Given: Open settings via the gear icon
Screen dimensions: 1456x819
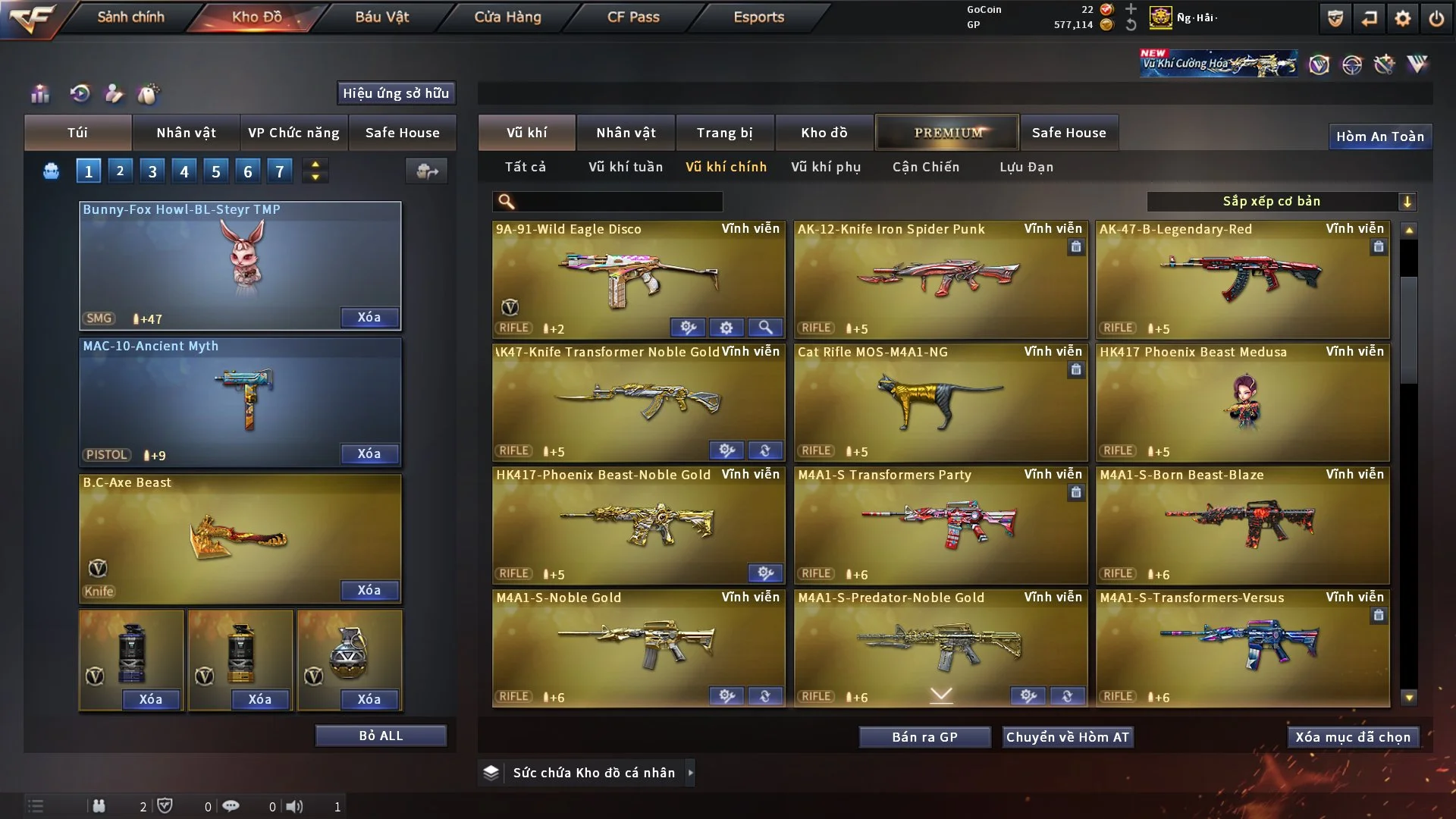Looking at the screenshot, I should pos(1403,18).
